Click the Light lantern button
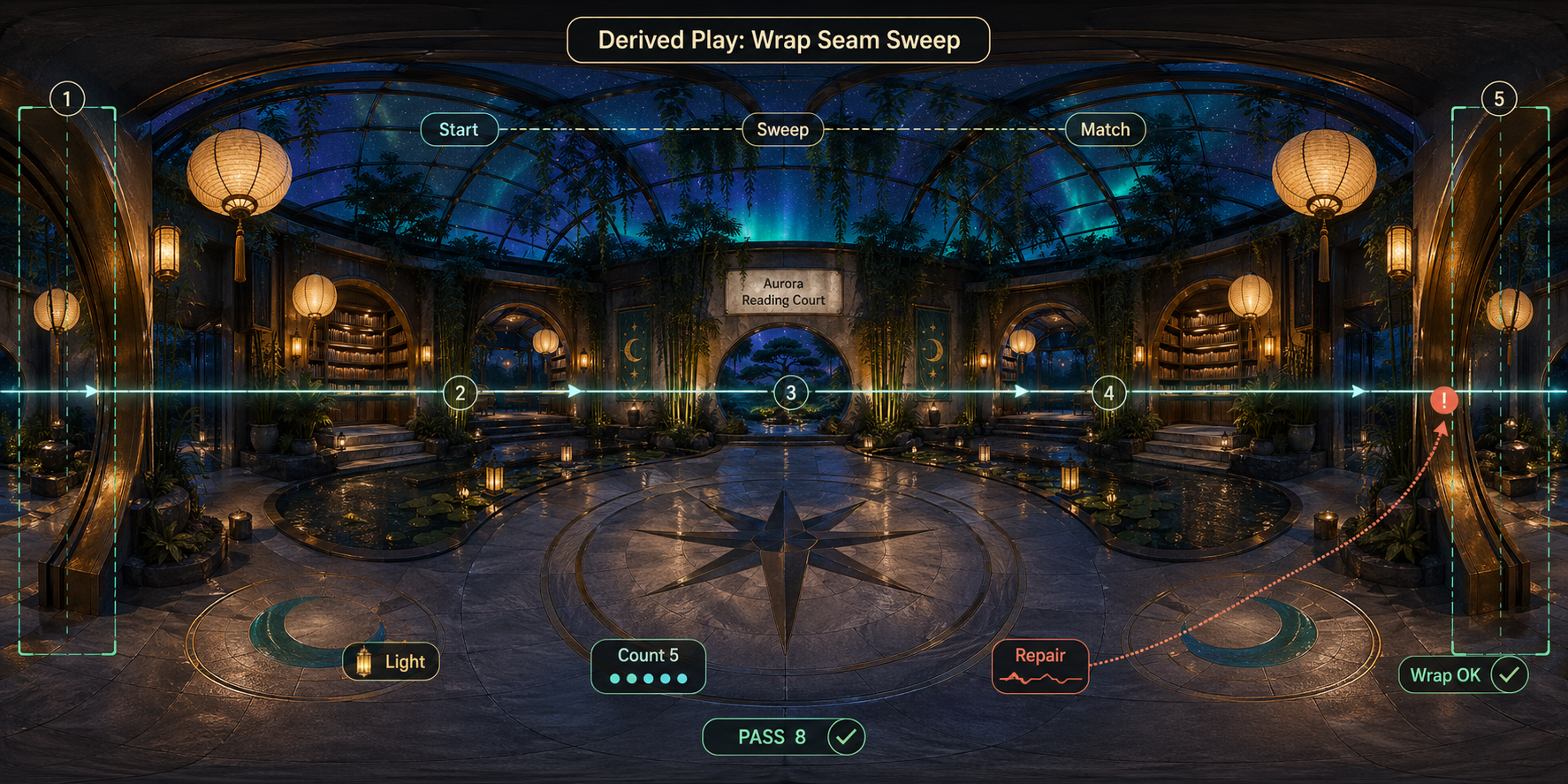This screenshot has width=1568, height=784. 391,662
